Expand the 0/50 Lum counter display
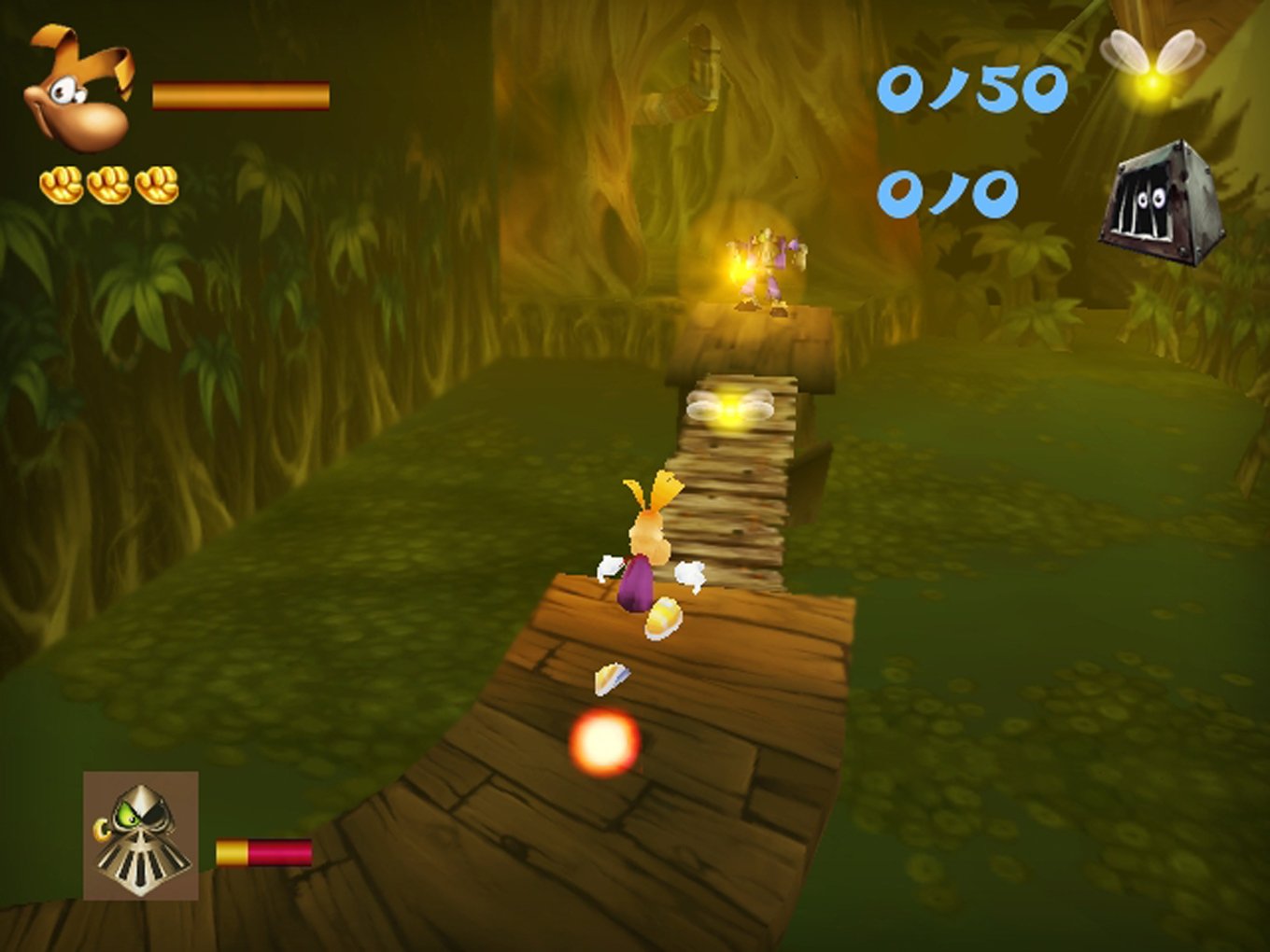 [974, 89]
